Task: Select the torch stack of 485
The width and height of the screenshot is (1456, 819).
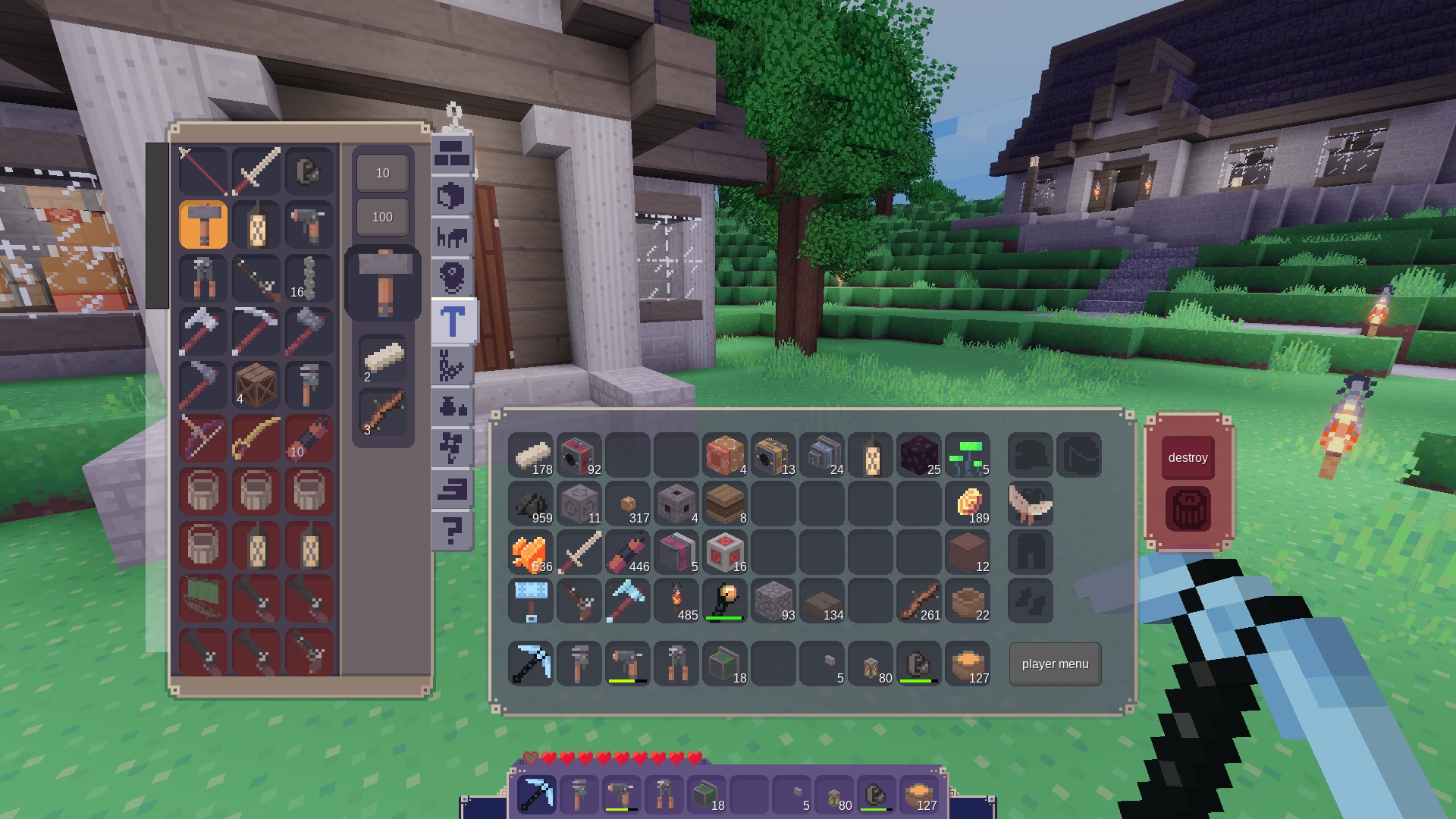Action: click(x=676, y=601)
